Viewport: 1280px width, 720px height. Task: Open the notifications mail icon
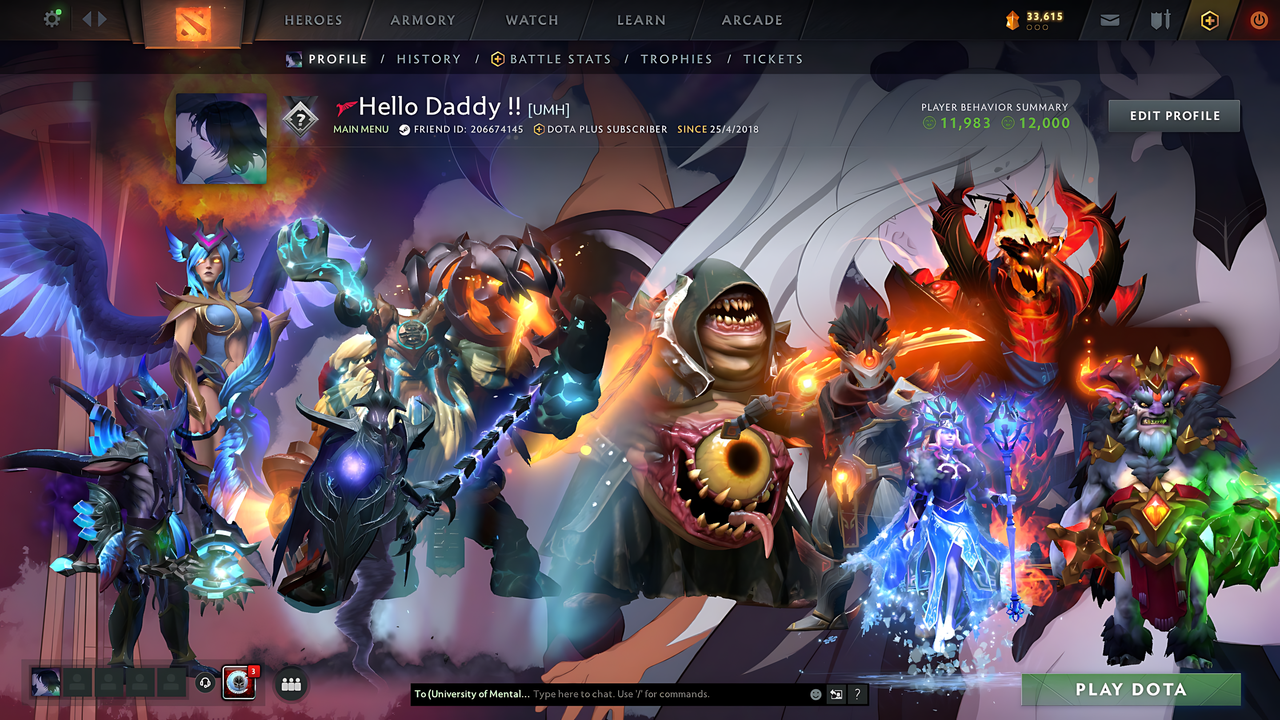(1109, 19)
